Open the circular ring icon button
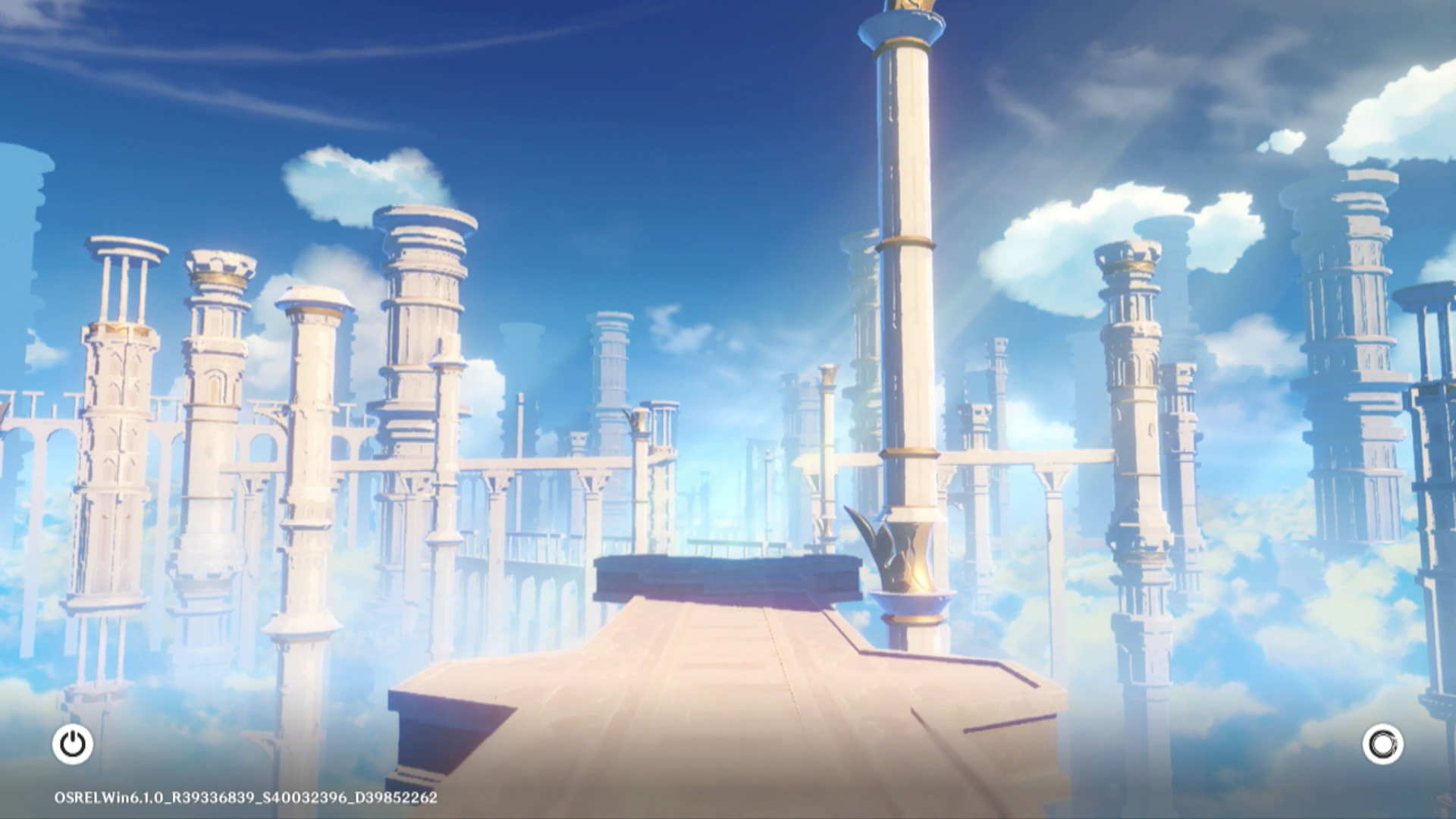Image resolution: width=1456 pixels, height=819 pixels. point(1382,744)
